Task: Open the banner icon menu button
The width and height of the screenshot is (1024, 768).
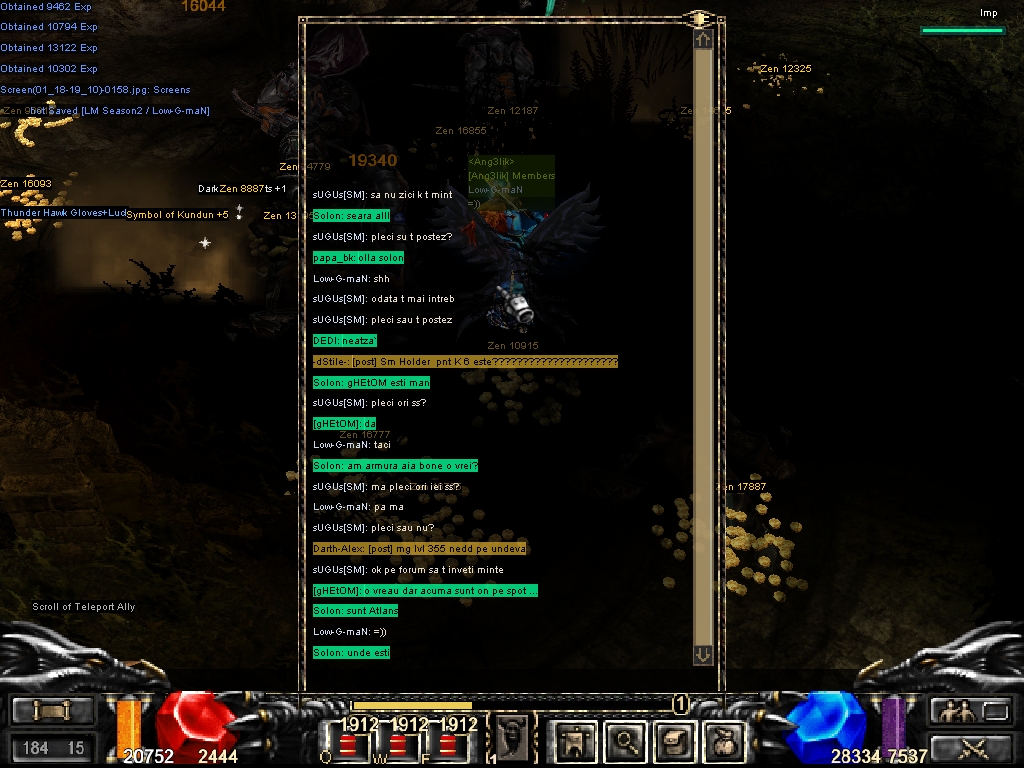Action: pos(575,741)
